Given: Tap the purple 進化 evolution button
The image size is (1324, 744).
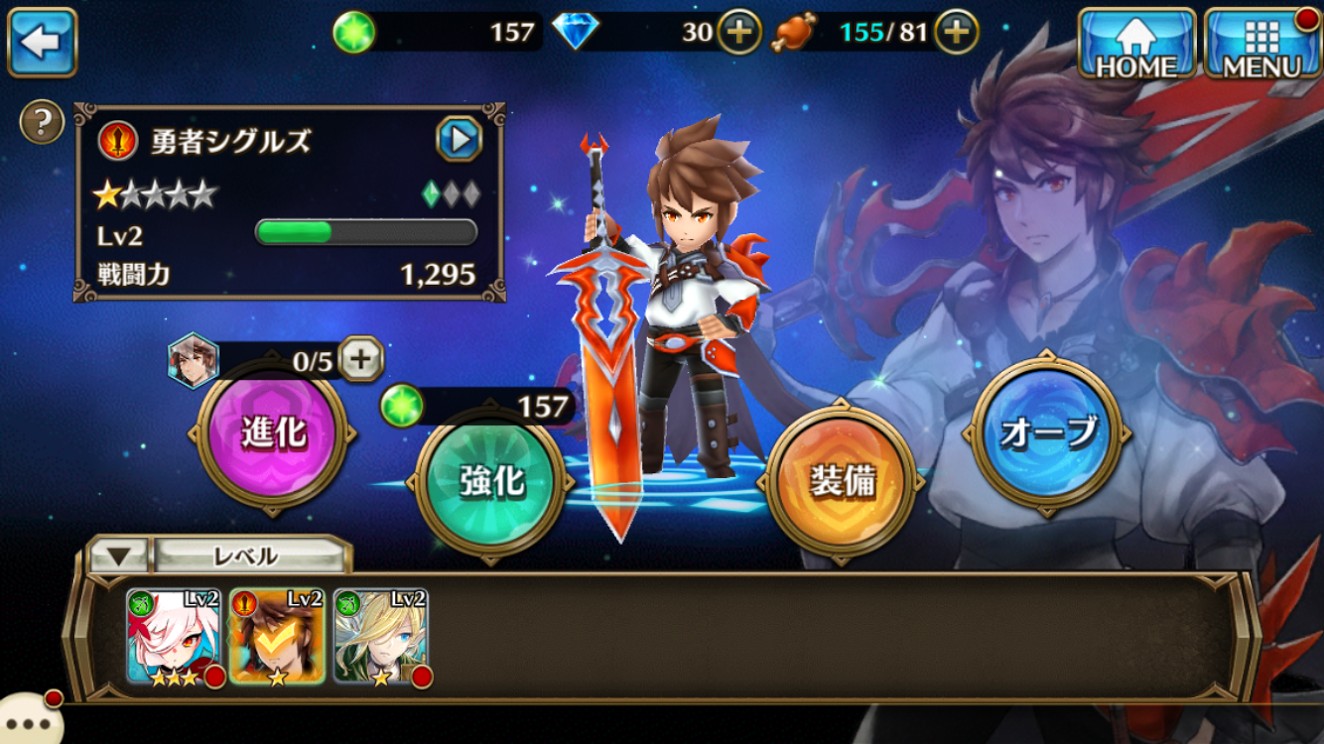Looking at the screenshot, I should 273,432.
